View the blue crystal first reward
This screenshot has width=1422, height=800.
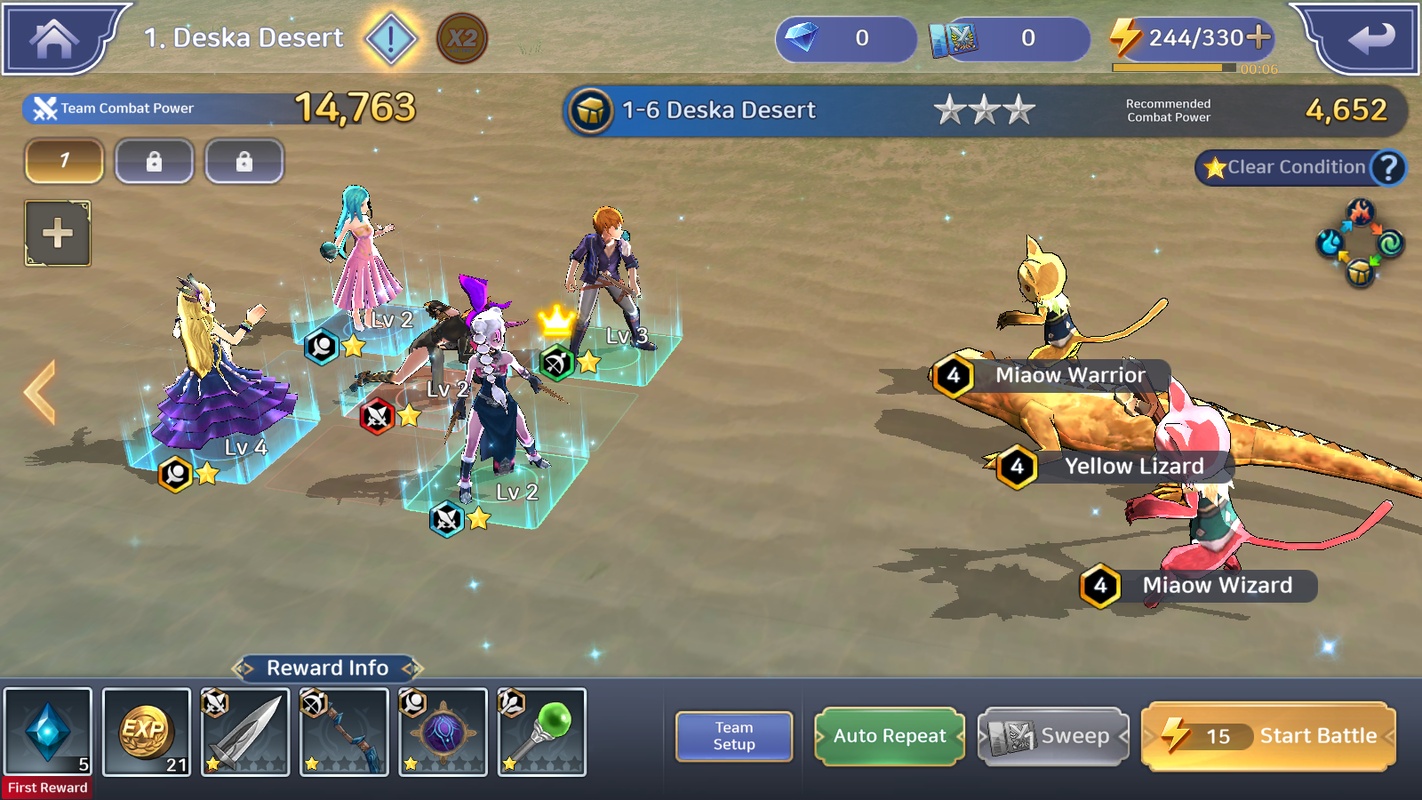[48, 732]
